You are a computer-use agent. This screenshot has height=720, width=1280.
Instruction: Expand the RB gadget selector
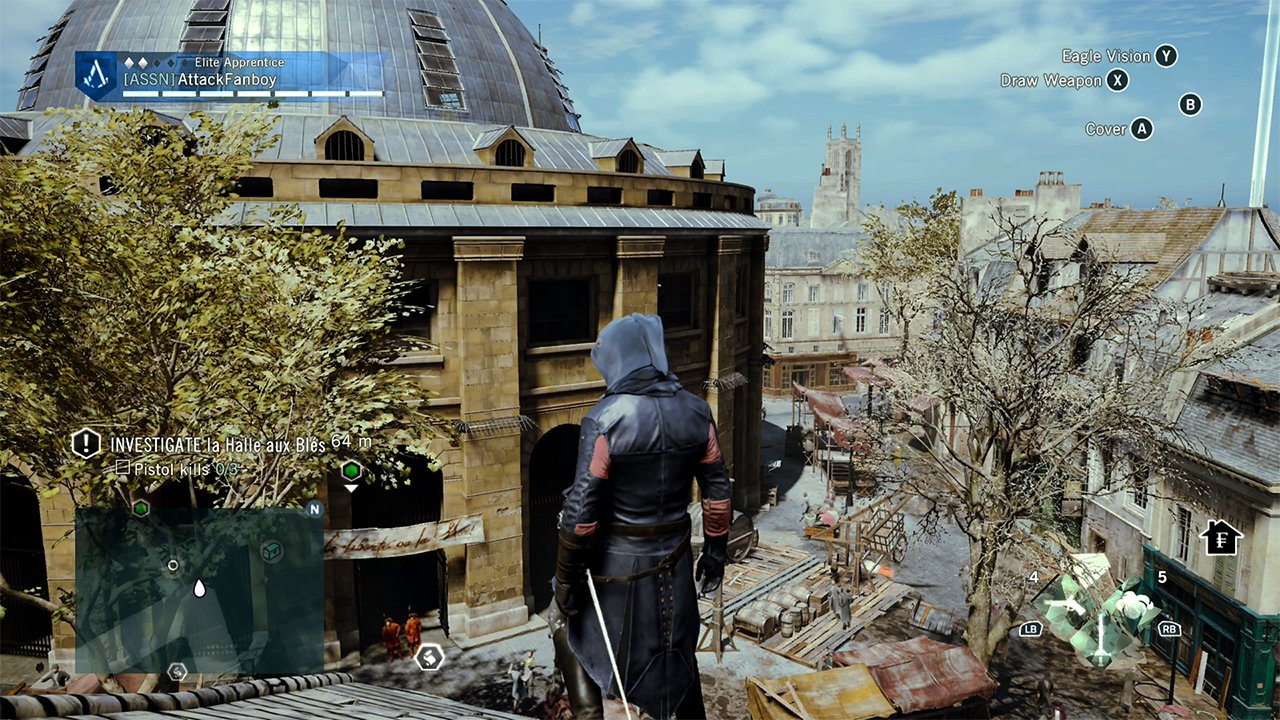click(x=1169, y=630)
